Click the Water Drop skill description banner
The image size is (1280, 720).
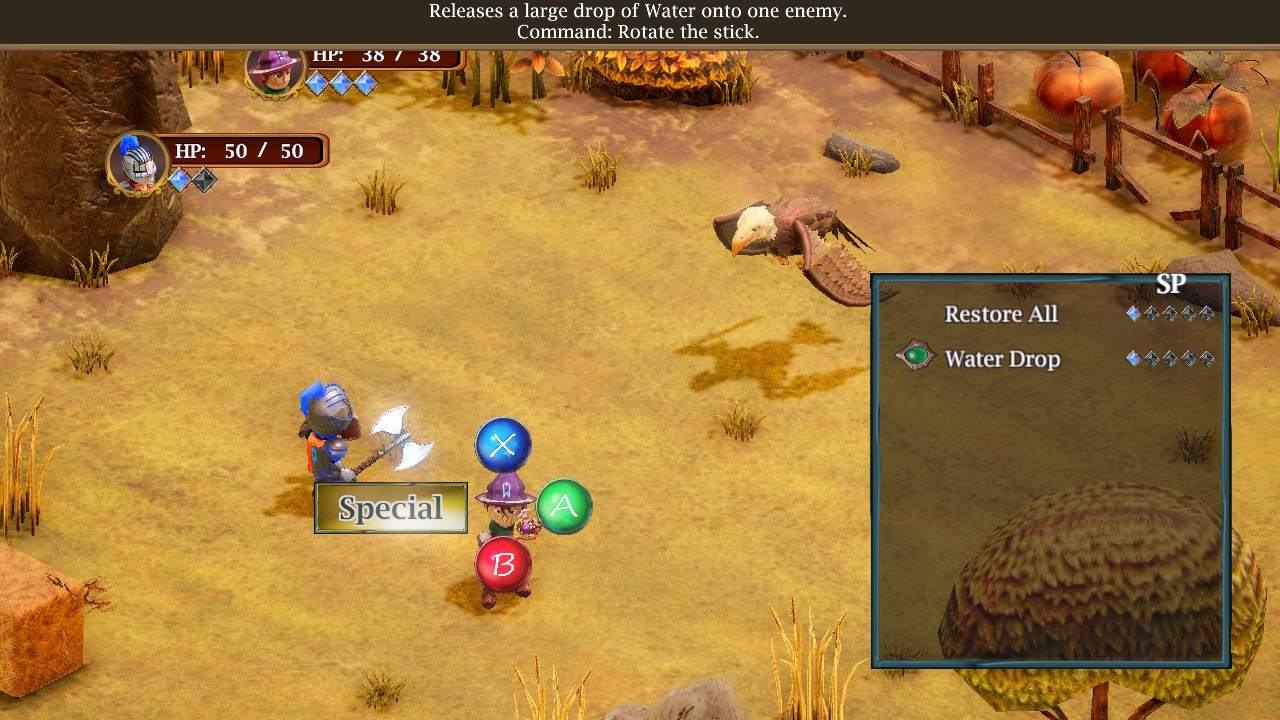click(x=640, y=22)
